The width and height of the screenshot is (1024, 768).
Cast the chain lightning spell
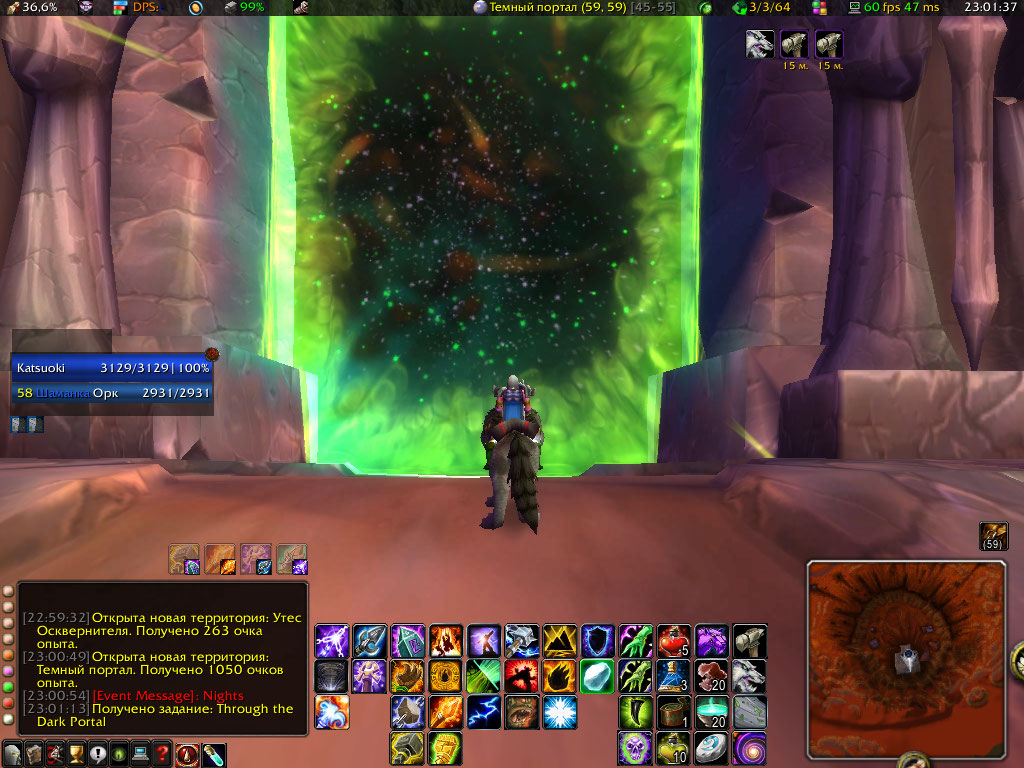331,640
